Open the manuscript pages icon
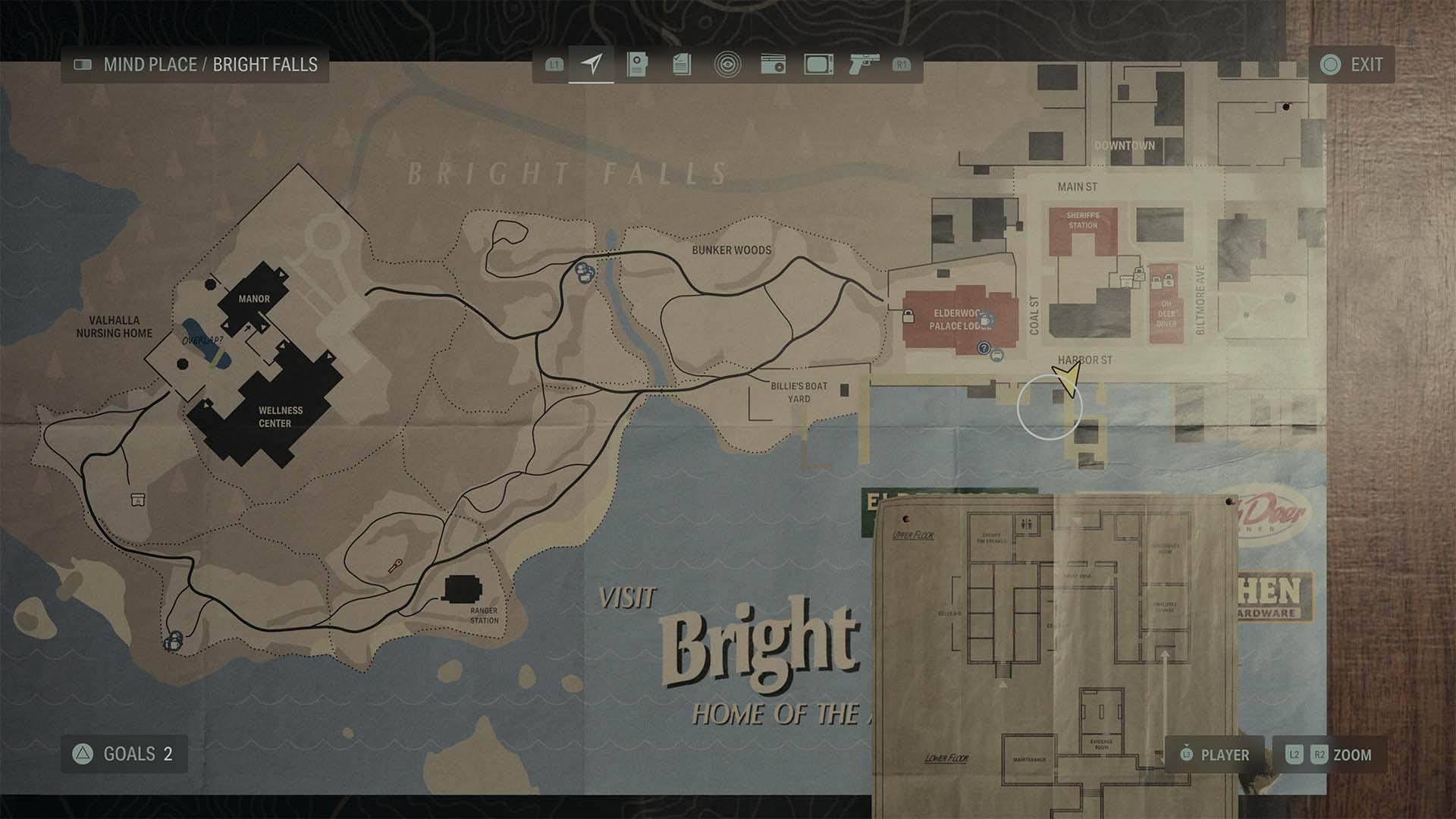This screenshot has width=1456, height=819. click(x=682, y=64)
